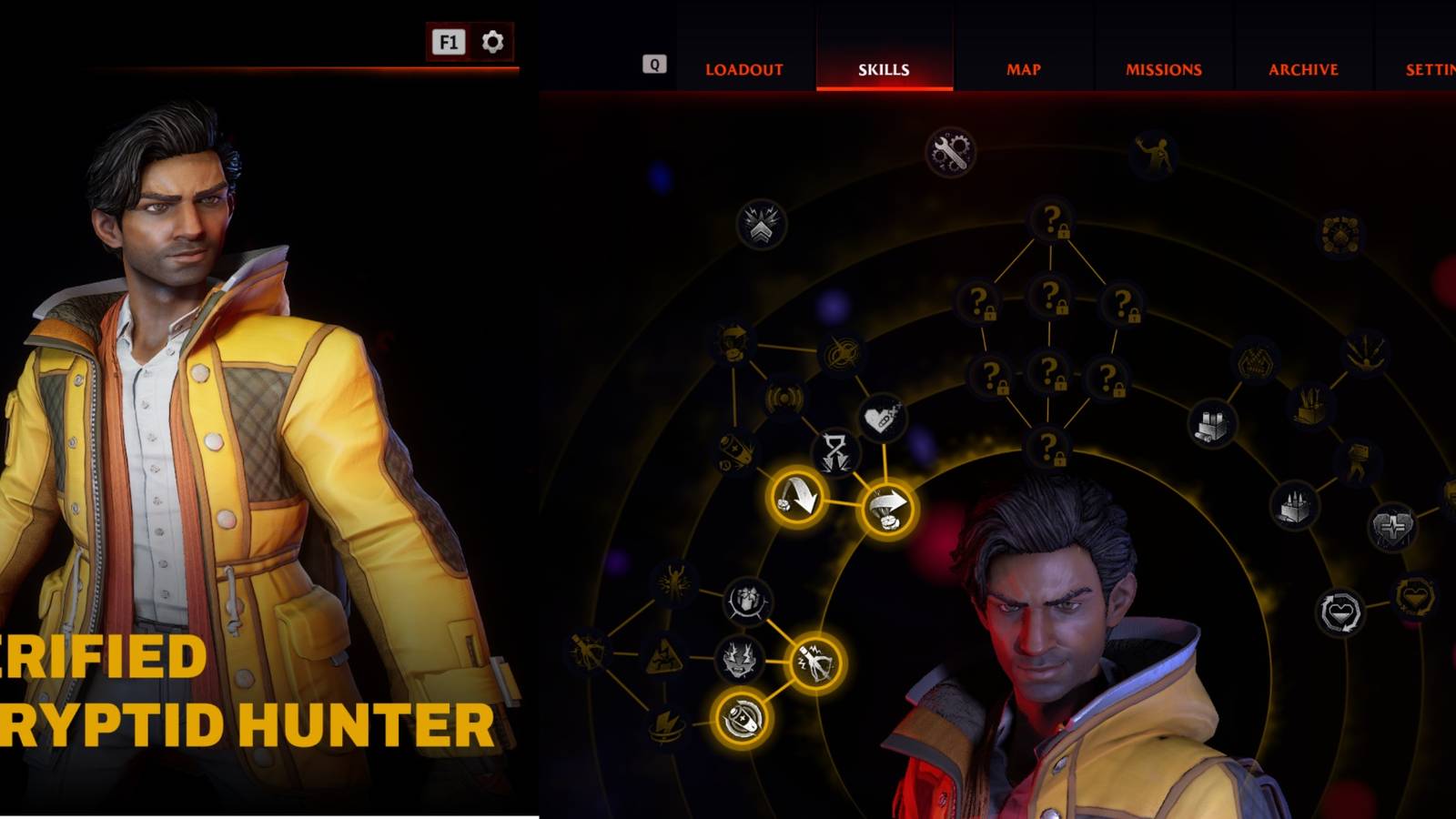Select the heart with cycling arrows skill

pyautogui.click(x=1340, y=612)
